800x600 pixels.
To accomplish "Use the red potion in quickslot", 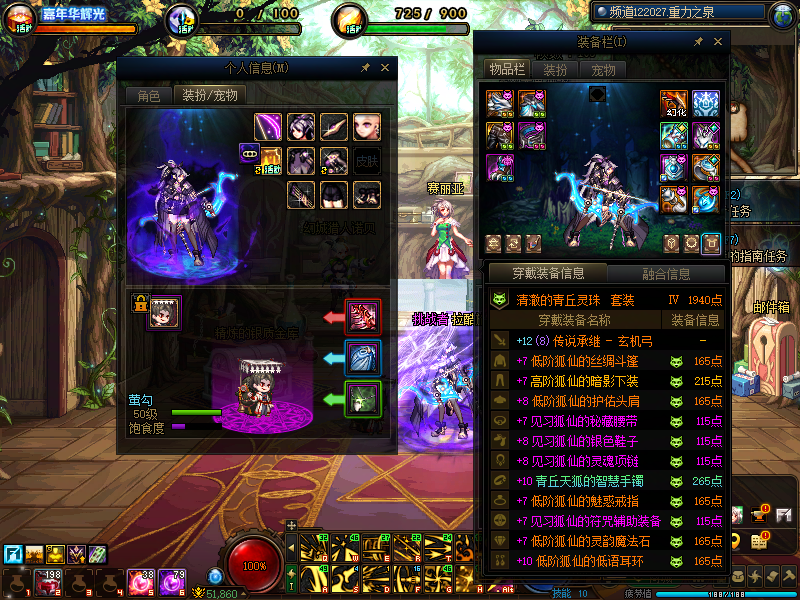I will 47,581.
